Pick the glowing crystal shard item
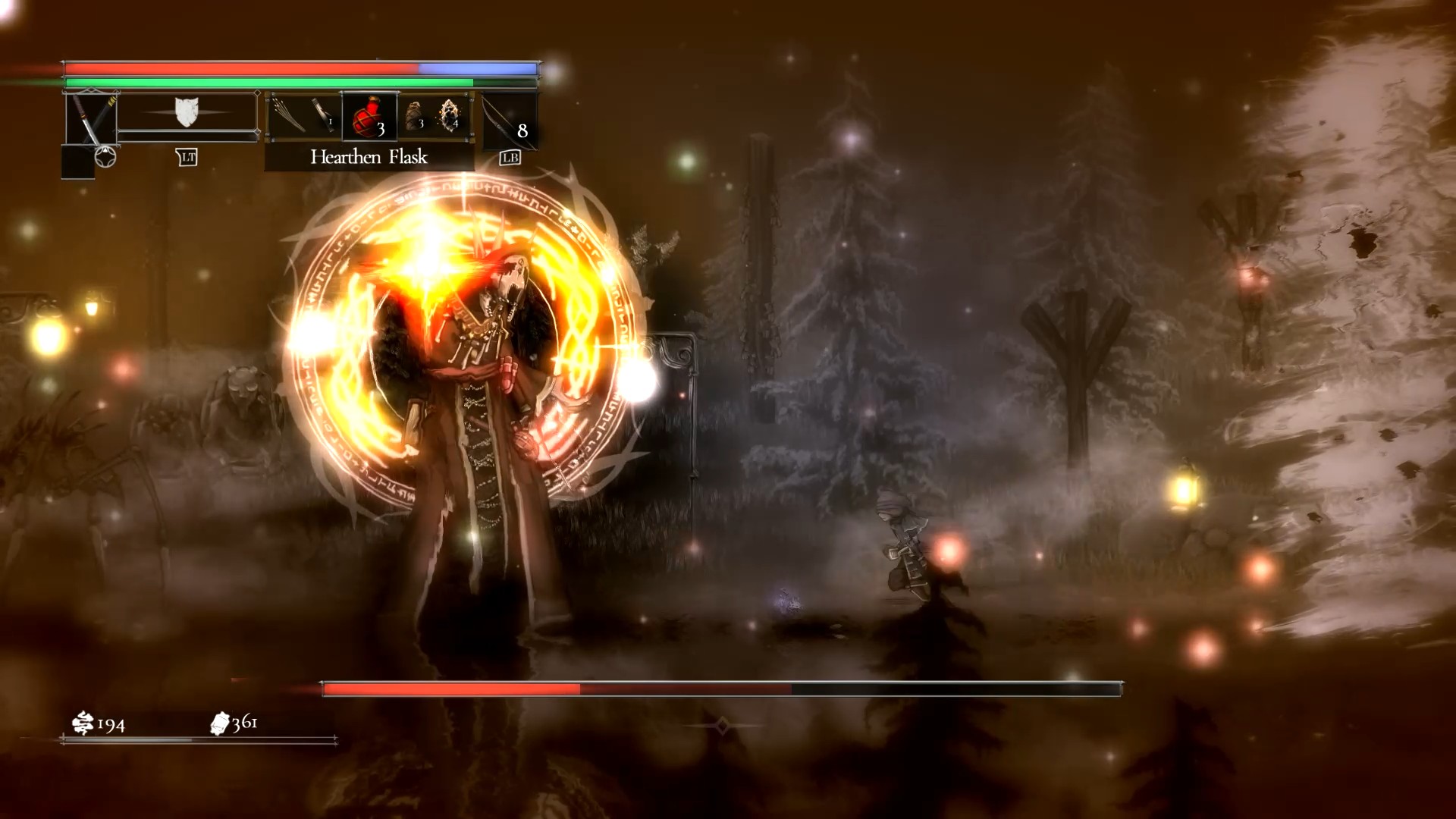 450,115
